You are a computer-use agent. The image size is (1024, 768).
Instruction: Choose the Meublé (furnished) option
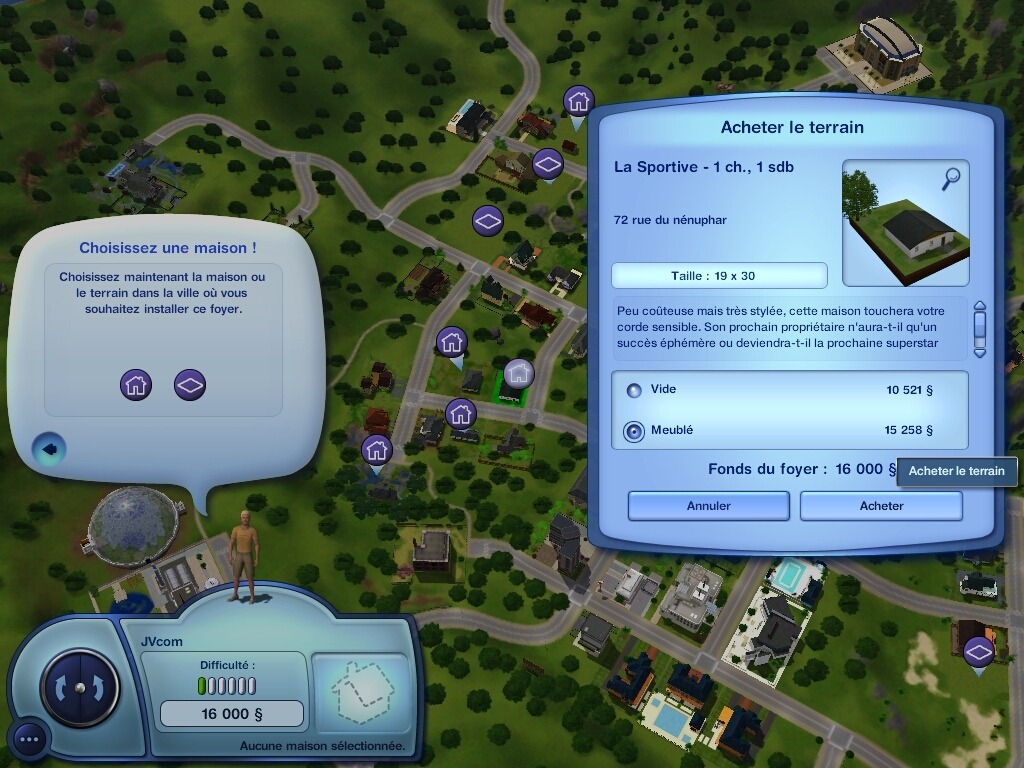pos(634,431)
